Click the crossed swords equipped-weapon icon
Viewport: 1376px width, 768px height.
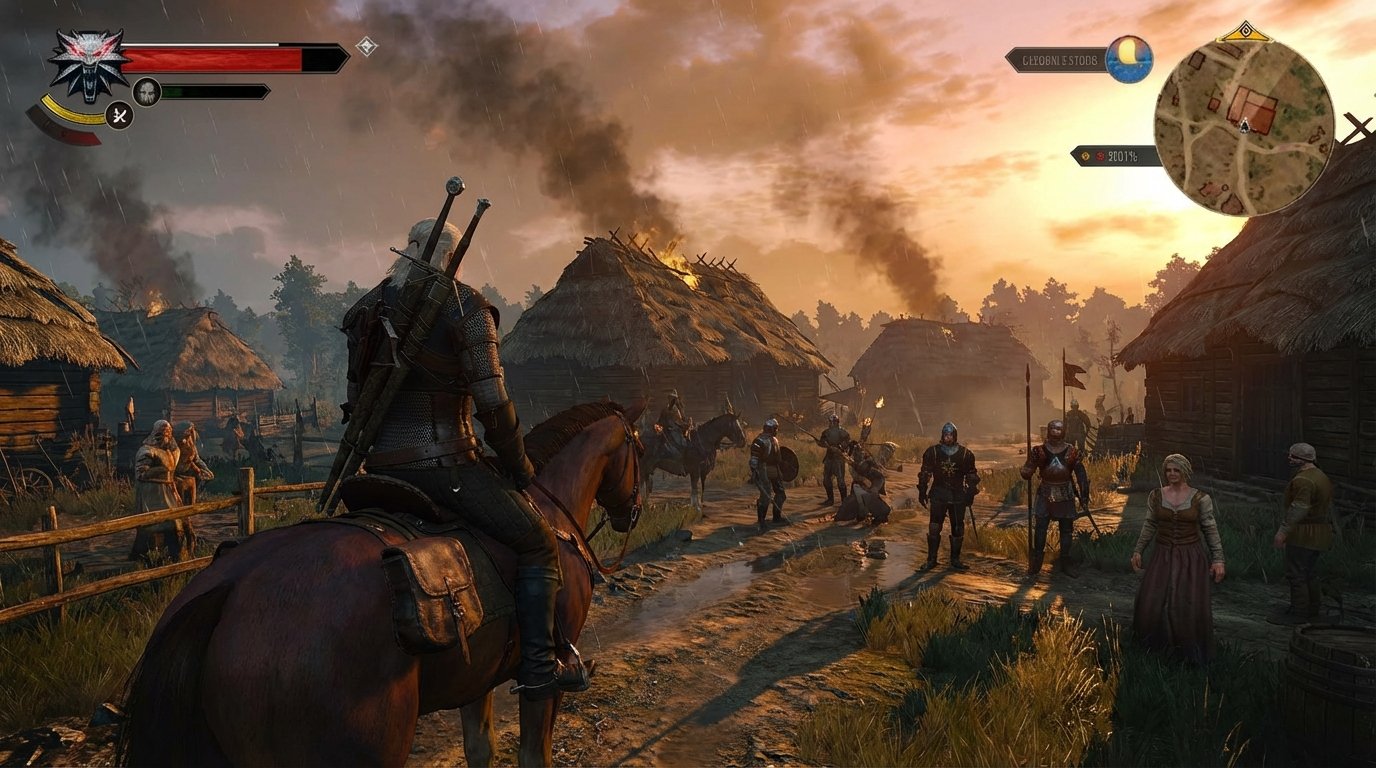(118, 116)
